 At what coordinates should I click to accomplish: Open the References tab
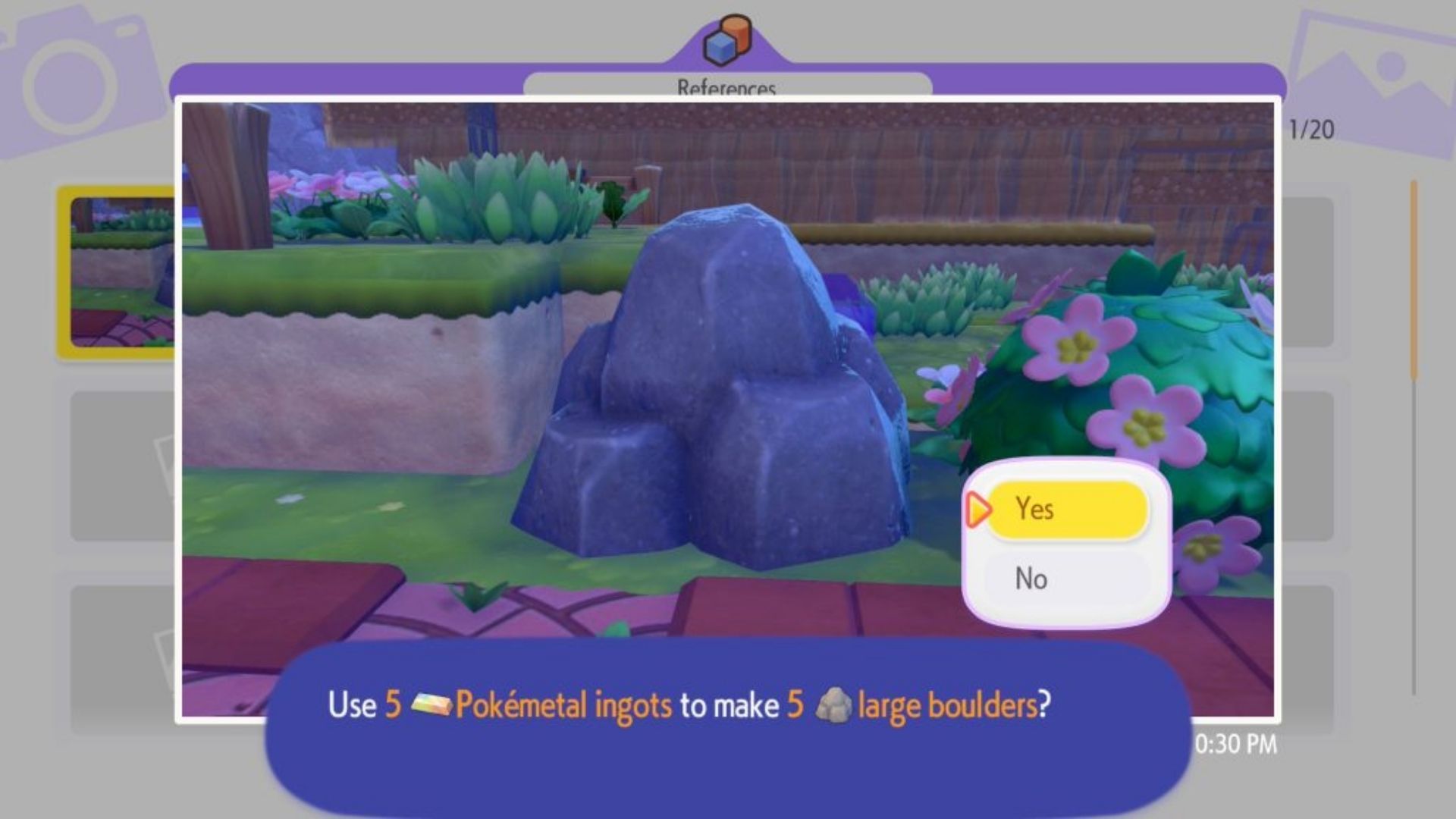point(726,86)
